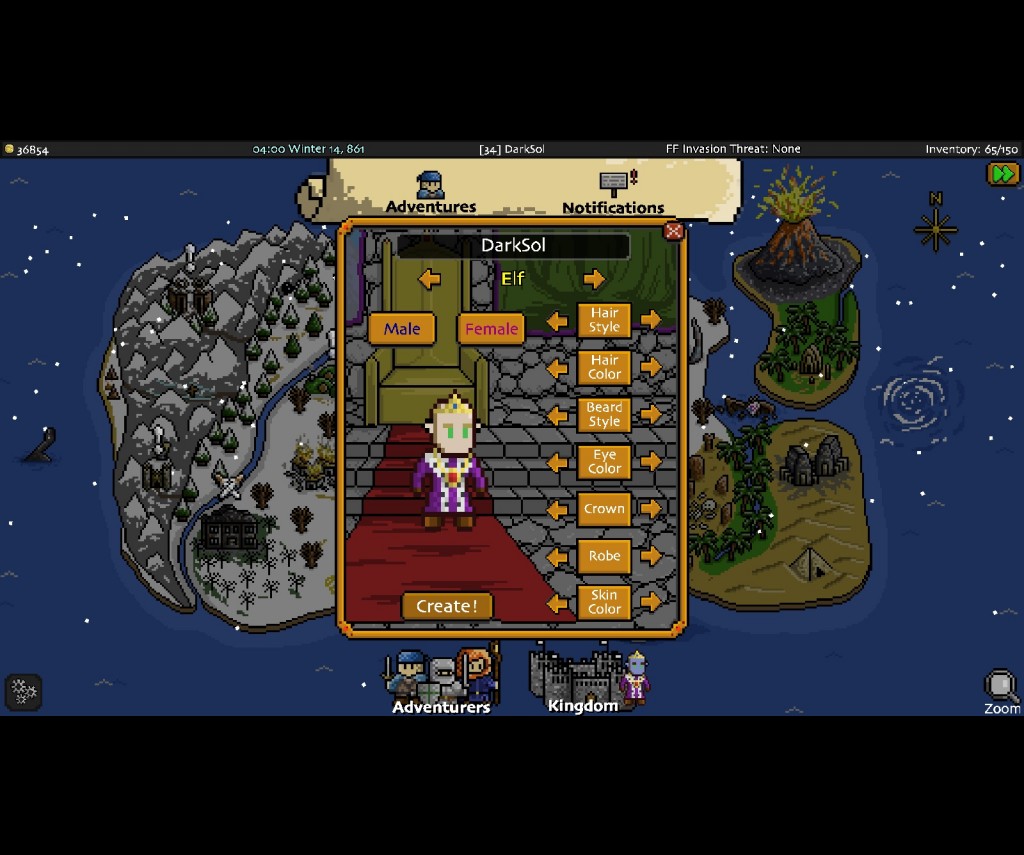Pick the next Robe option
The image size is (1024, 855).
click(651, 556)
